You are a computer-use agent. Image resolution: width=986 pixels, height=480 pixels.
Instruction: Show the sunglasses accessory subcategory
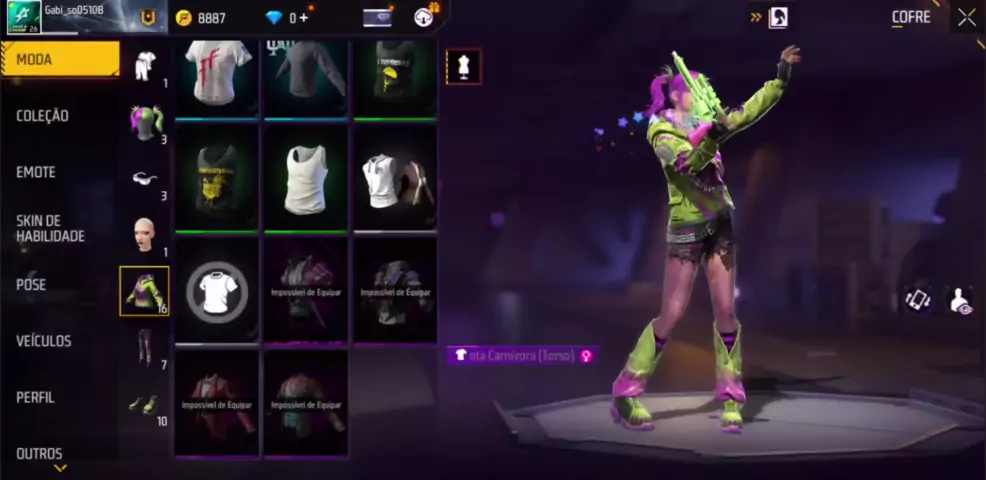(145, 178)
